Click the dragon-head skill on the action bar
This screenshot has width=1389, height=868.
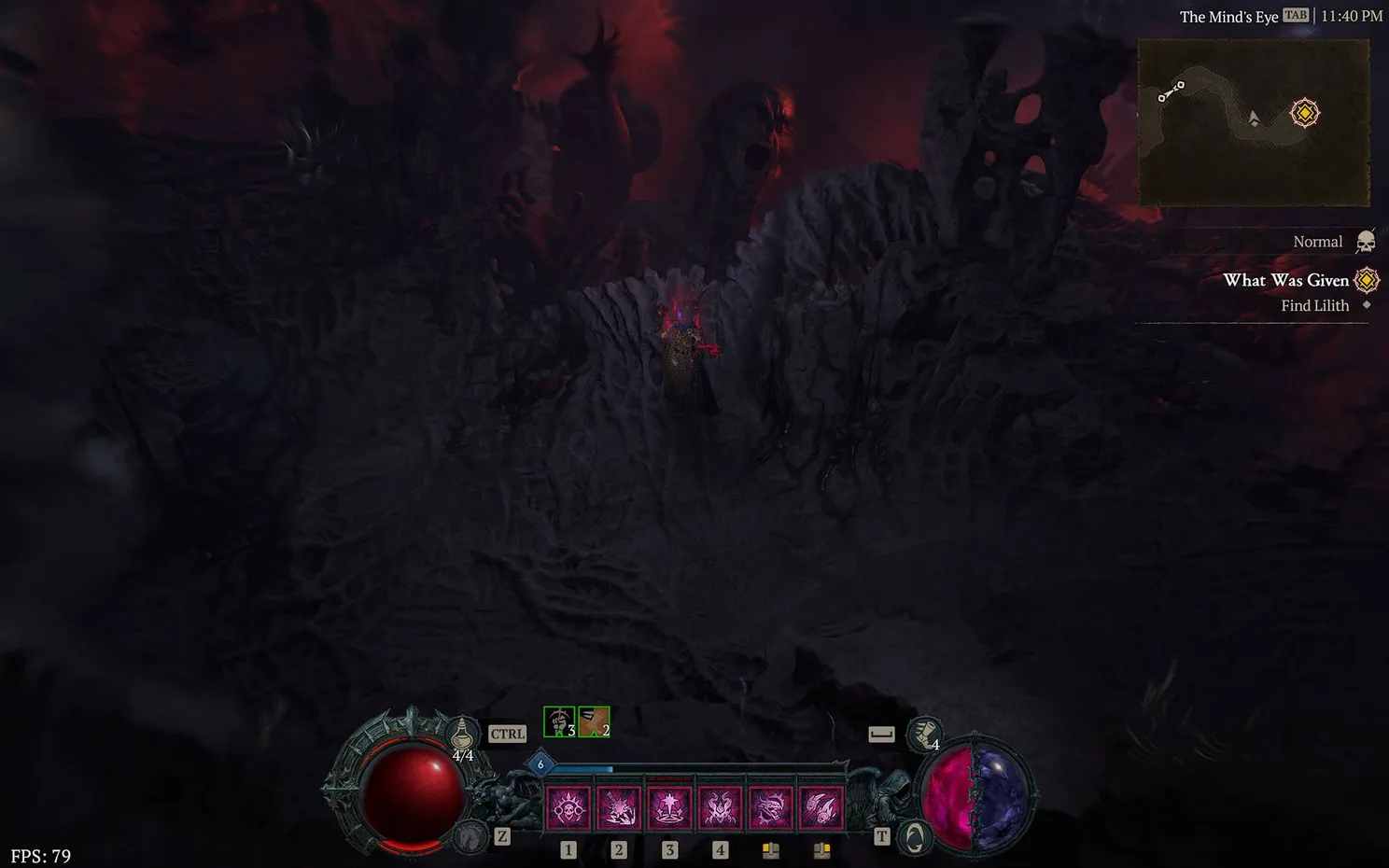770,807
